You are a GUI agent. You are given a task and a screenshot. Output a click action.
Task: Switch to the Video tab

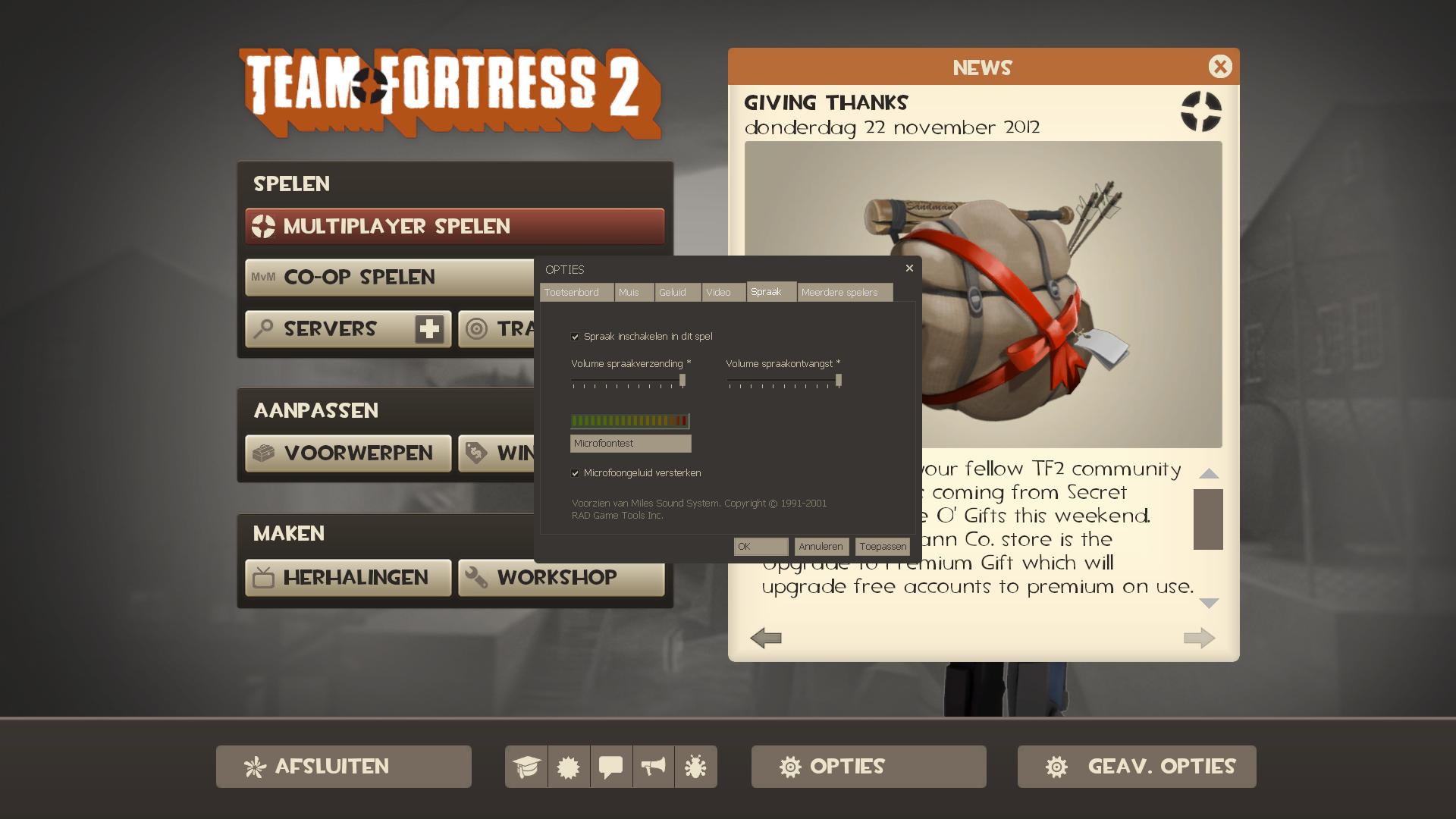720,292
